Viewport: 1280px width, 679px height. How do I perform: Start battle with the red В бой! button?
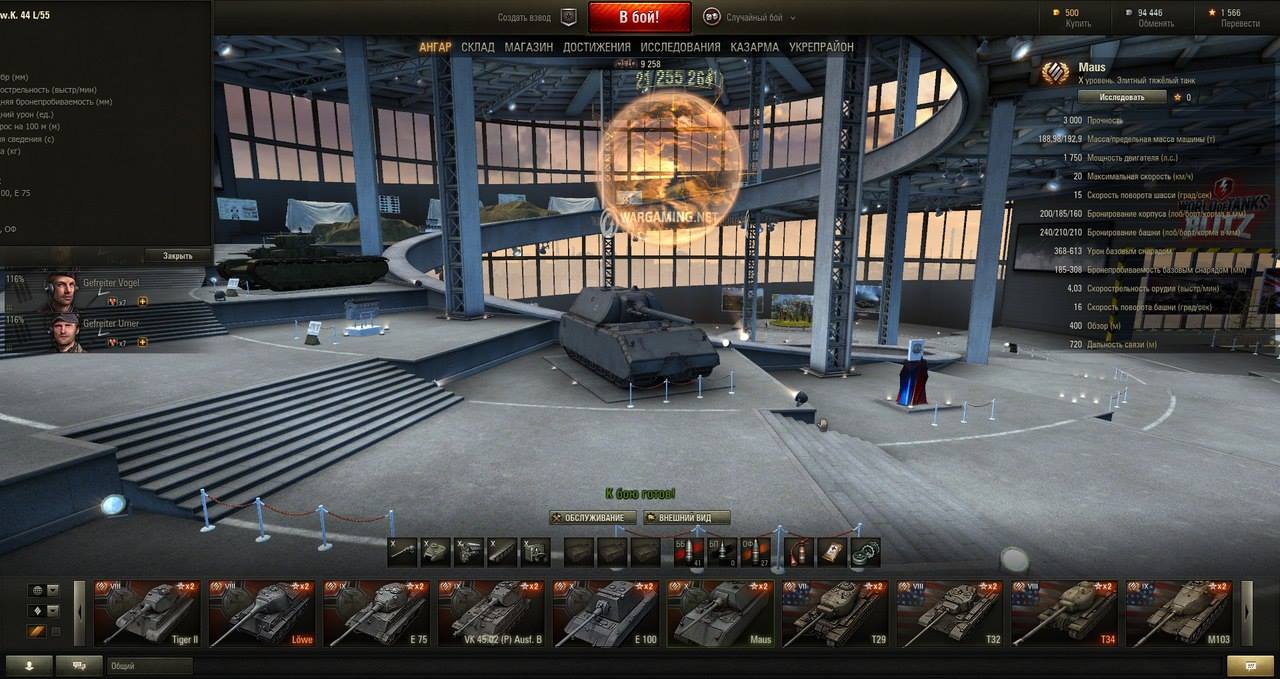pos(639,17)
